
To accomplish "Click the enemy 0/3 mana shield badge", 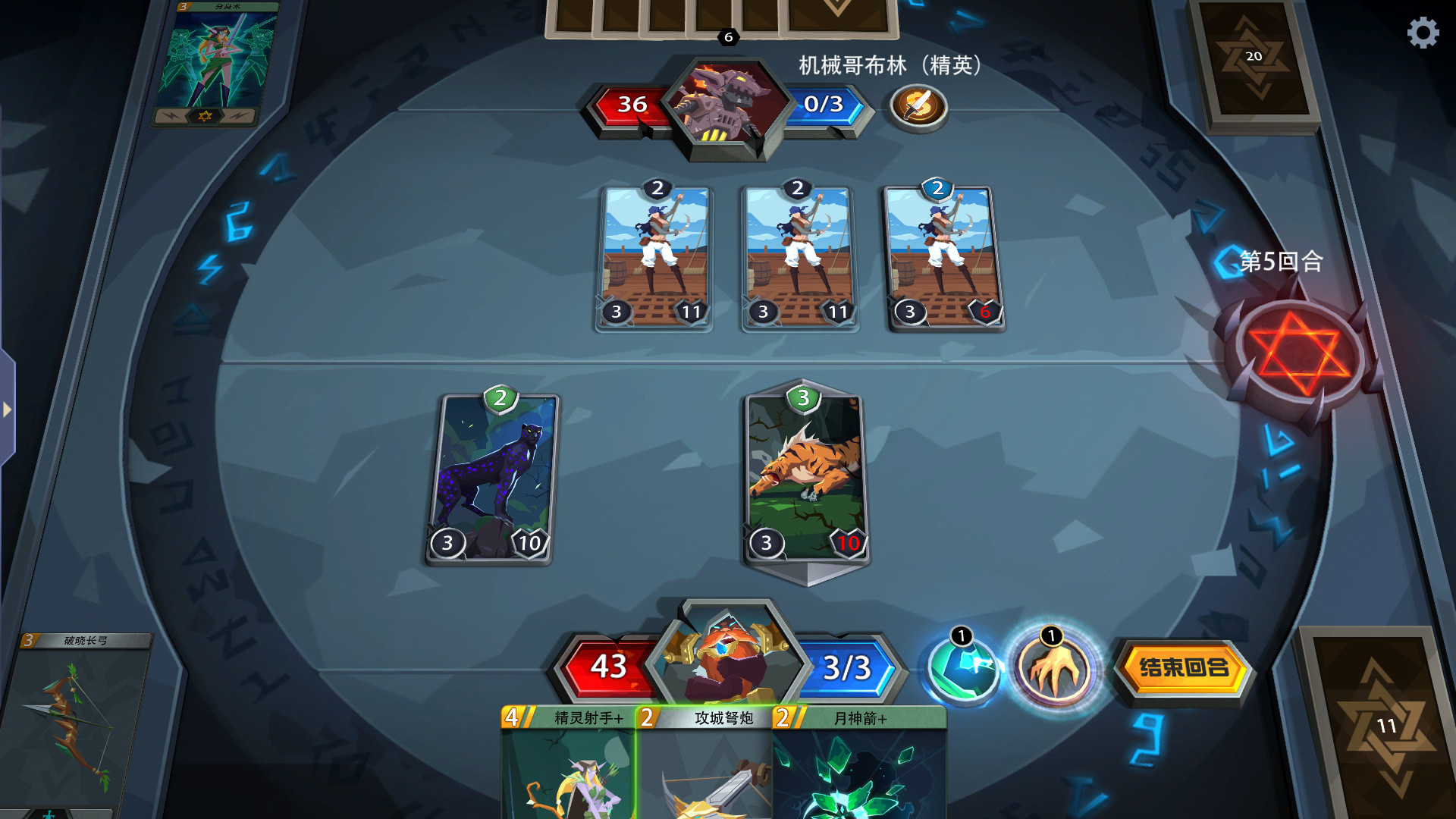I will pyautogui.click(x=827, y=106).
